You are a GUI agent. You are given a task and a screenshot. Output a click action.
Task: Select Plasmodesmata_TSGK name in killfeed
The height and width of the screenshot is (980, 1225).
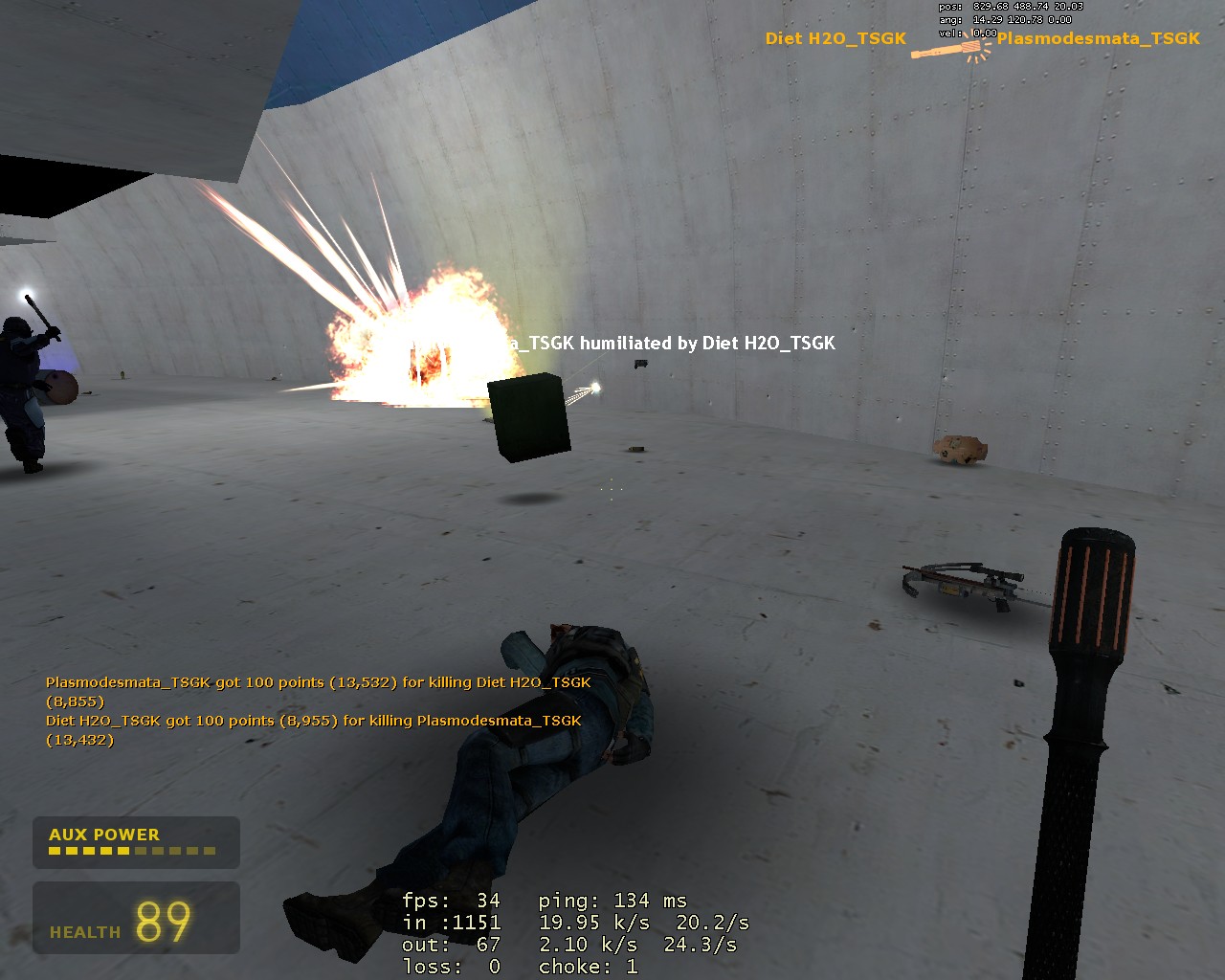click(x=1099, y=40)
